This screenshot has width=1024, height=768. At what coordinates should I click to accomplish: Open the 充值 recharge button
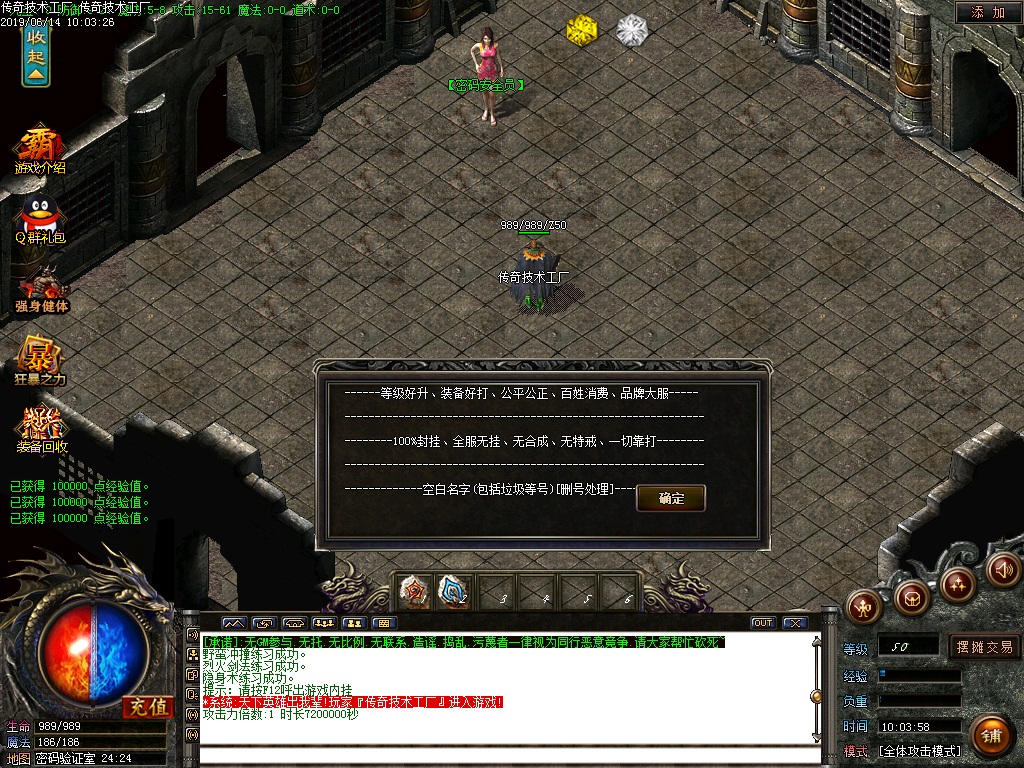point(148,707)
